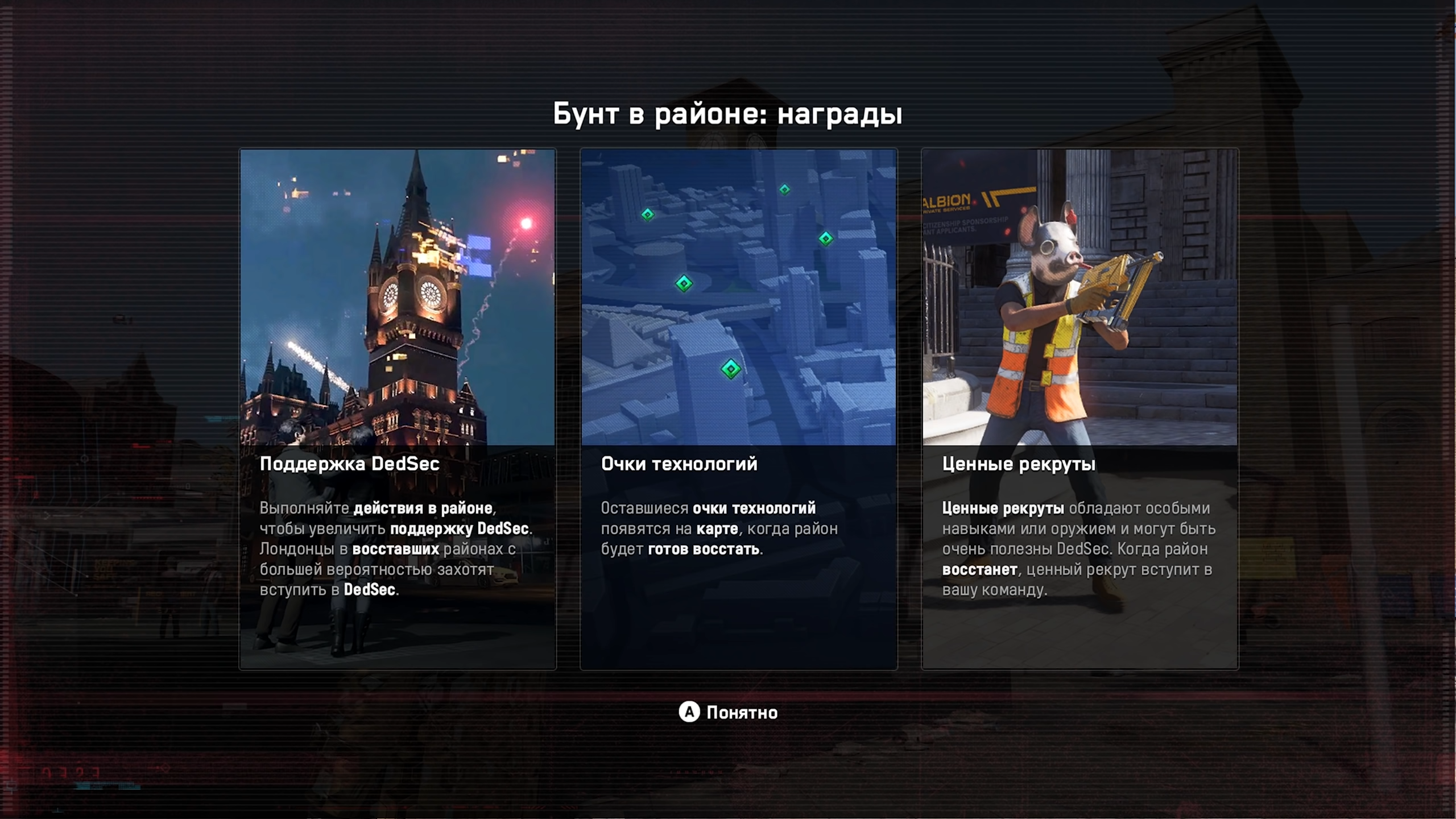
Task: Open the Ценные рекруты reward card
Action: click(1079, 409)
